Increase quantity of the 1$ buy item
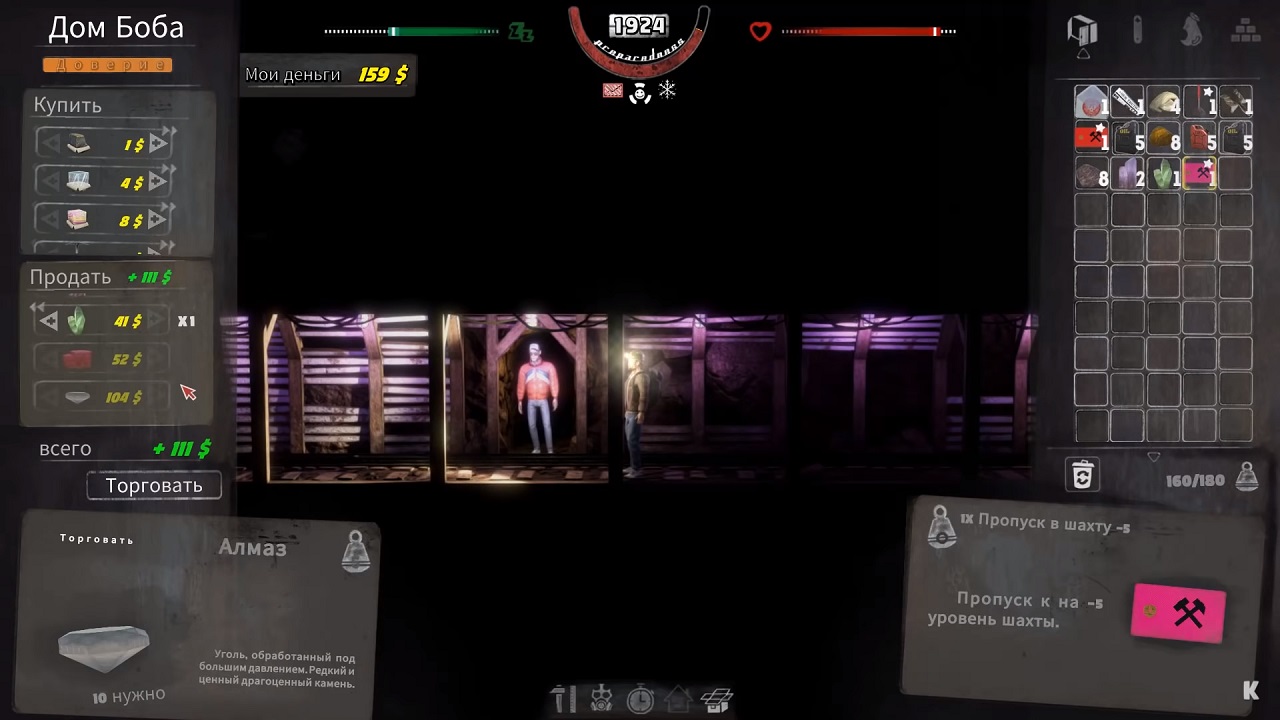This screenshot has width=1280, height=720. (158, 144)
